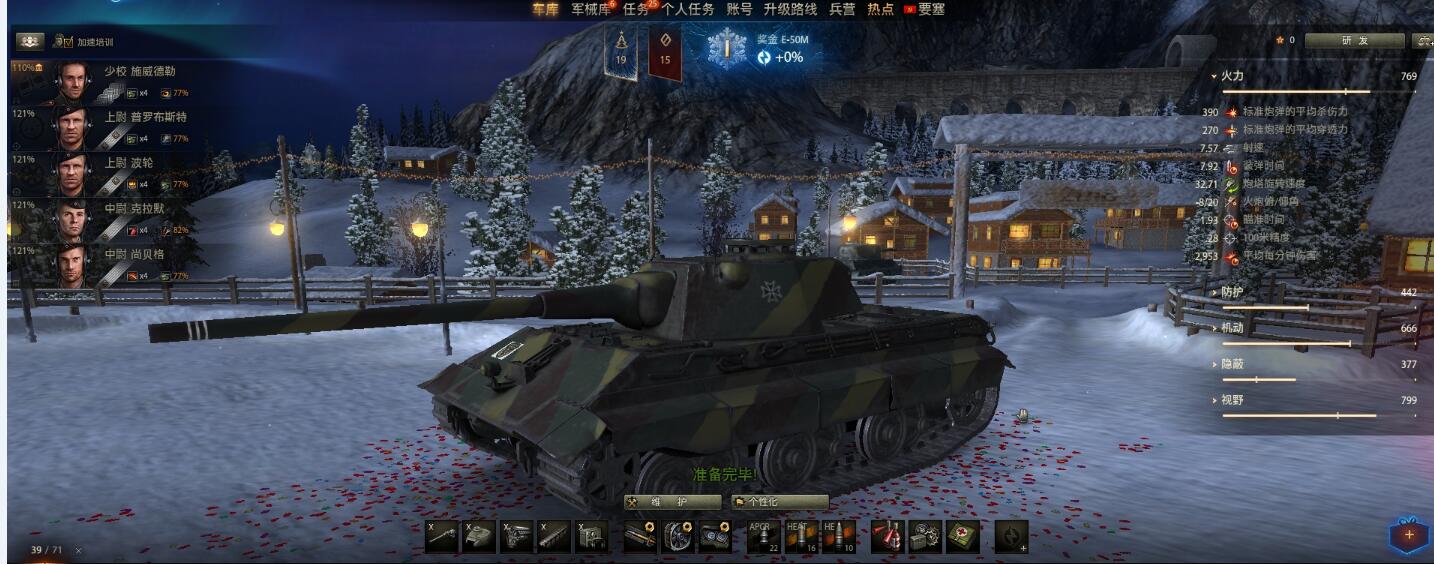Open 个人任务 personal missions

[688, 9]
